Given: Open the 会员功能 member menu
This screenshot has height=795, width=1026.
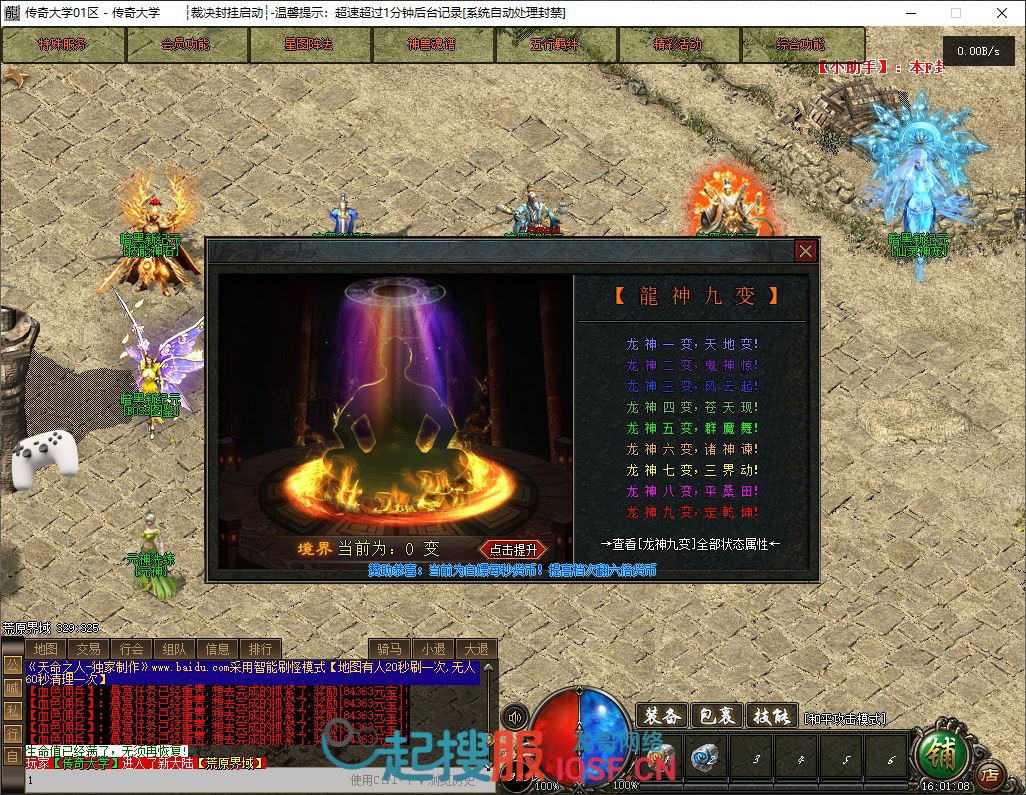Looking at the screenshot, I should point(186,45).
